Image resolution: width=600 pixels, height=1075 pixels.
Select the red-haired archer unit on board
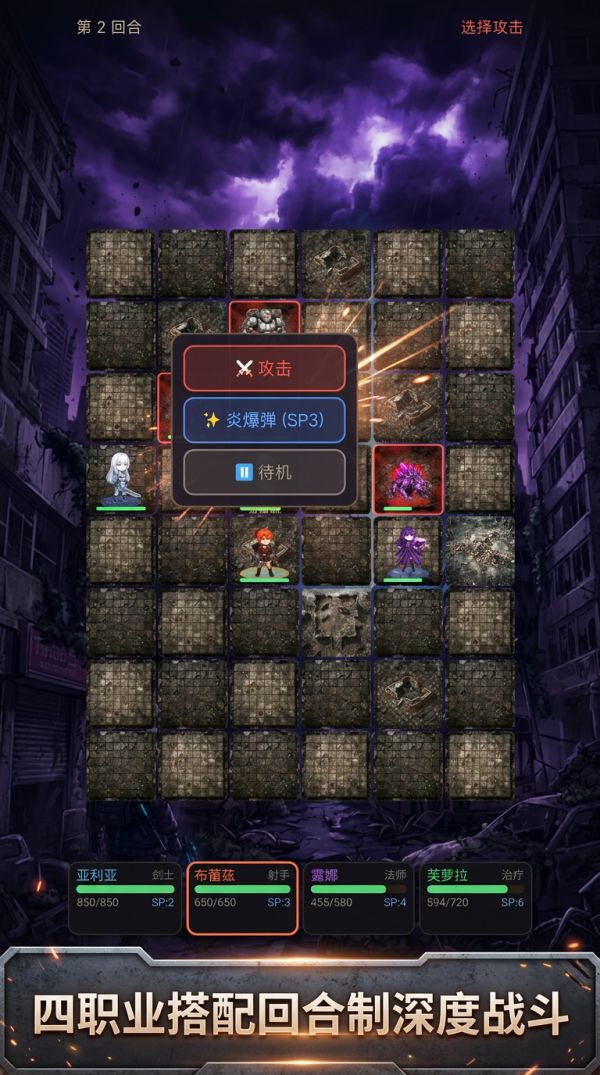coord(264,550)
